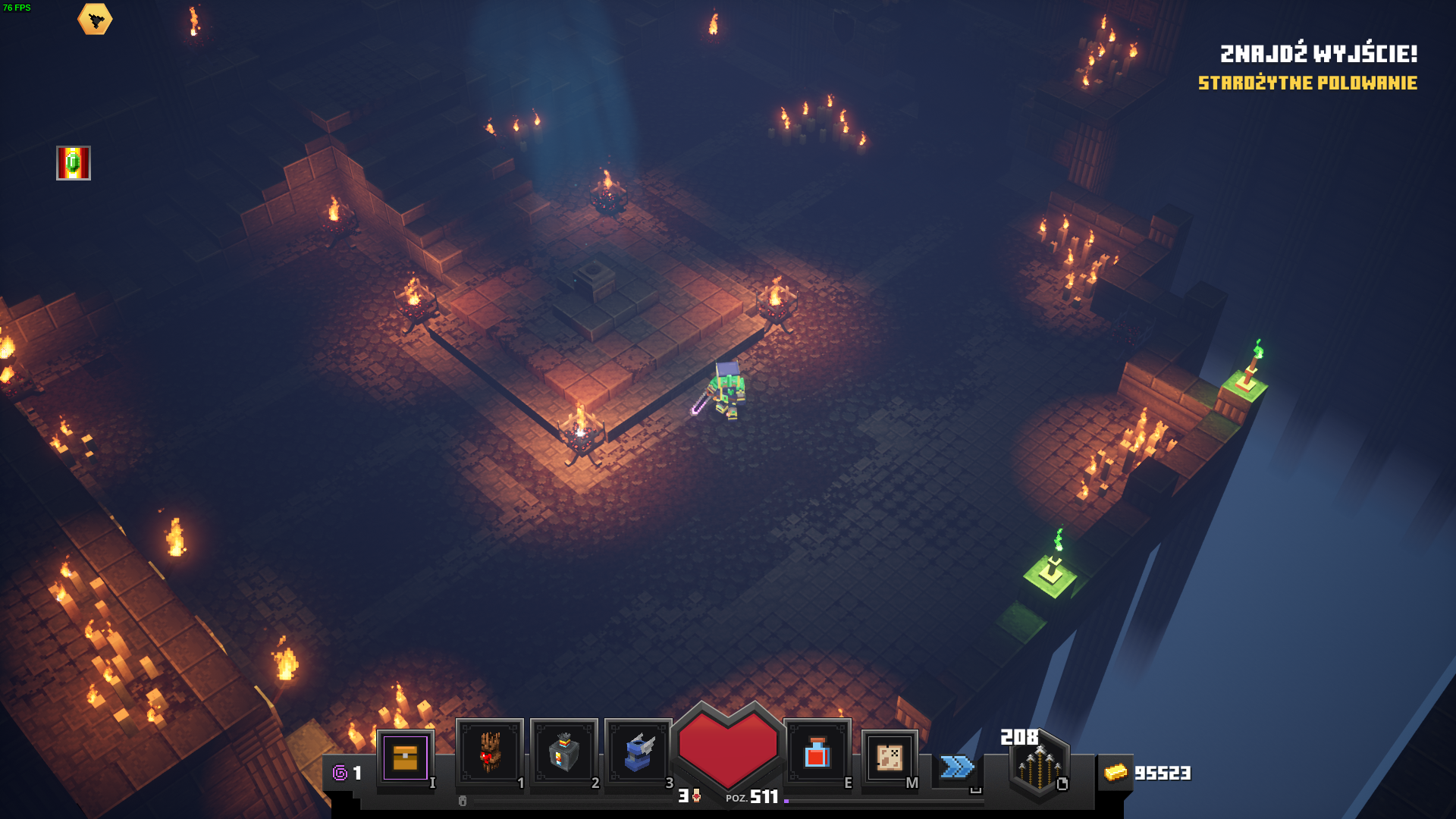Click the purple swirl enchantment points icon
The height and width of the screenshot is (819, 1456).
(x=340, y=773)
